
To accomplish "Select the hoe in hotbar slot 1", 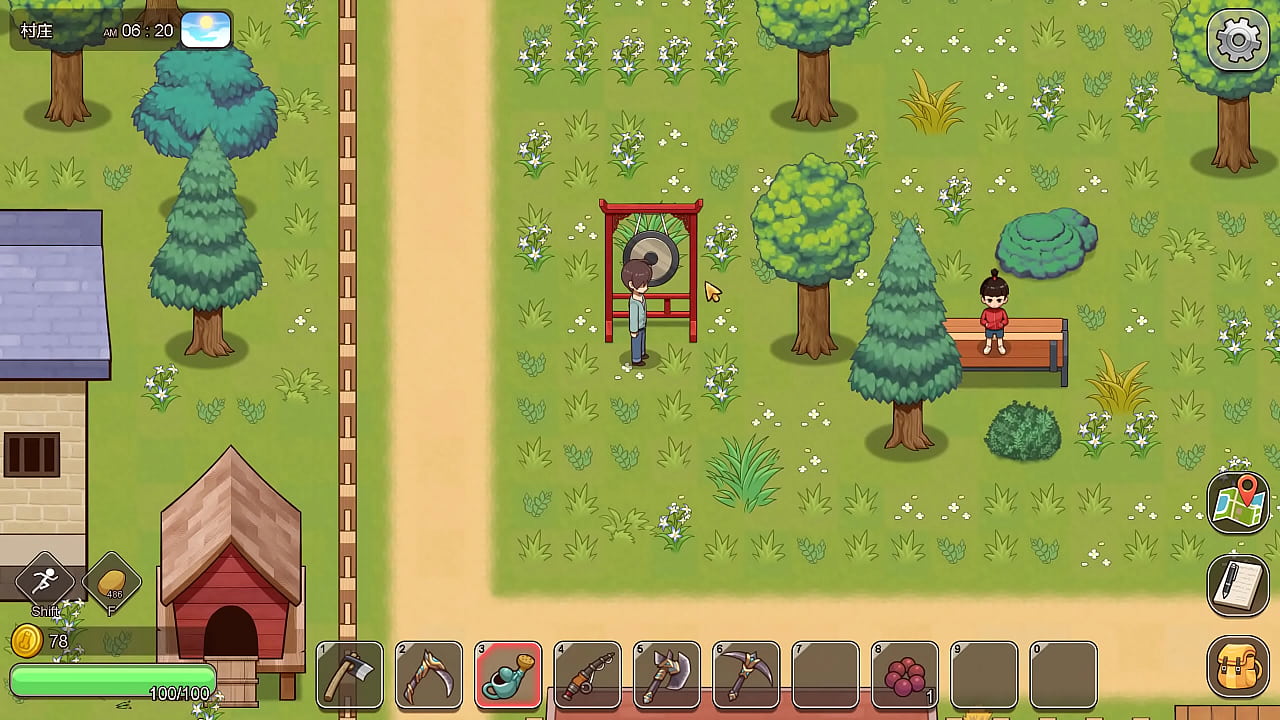I will click(350, 675).
